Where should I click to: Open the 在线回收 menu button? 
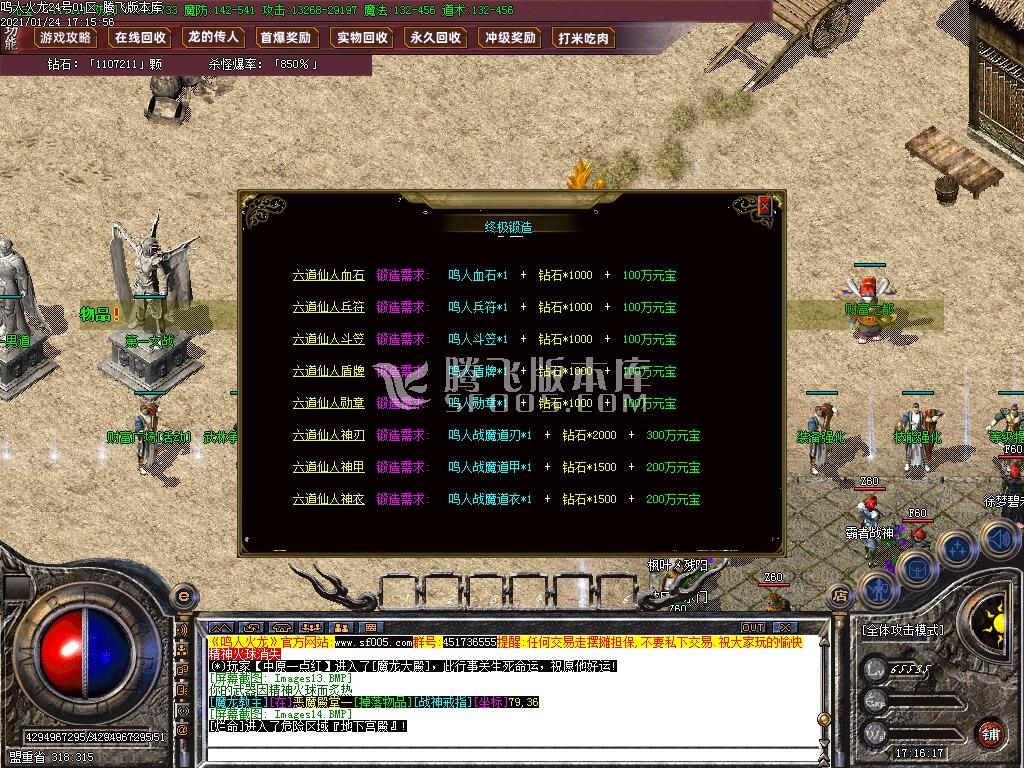click(x=140, y=38)
